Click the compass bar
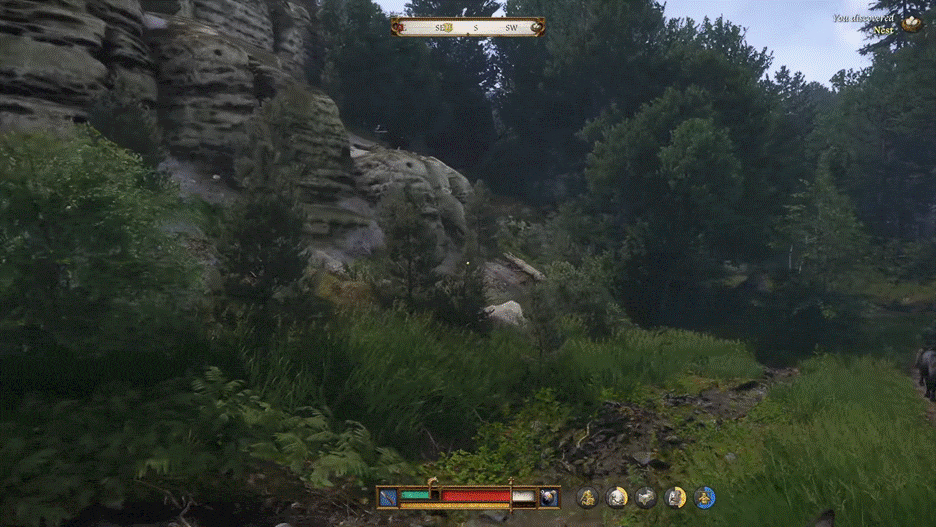This screenshot has height=527, width=936. click(468, 27)
